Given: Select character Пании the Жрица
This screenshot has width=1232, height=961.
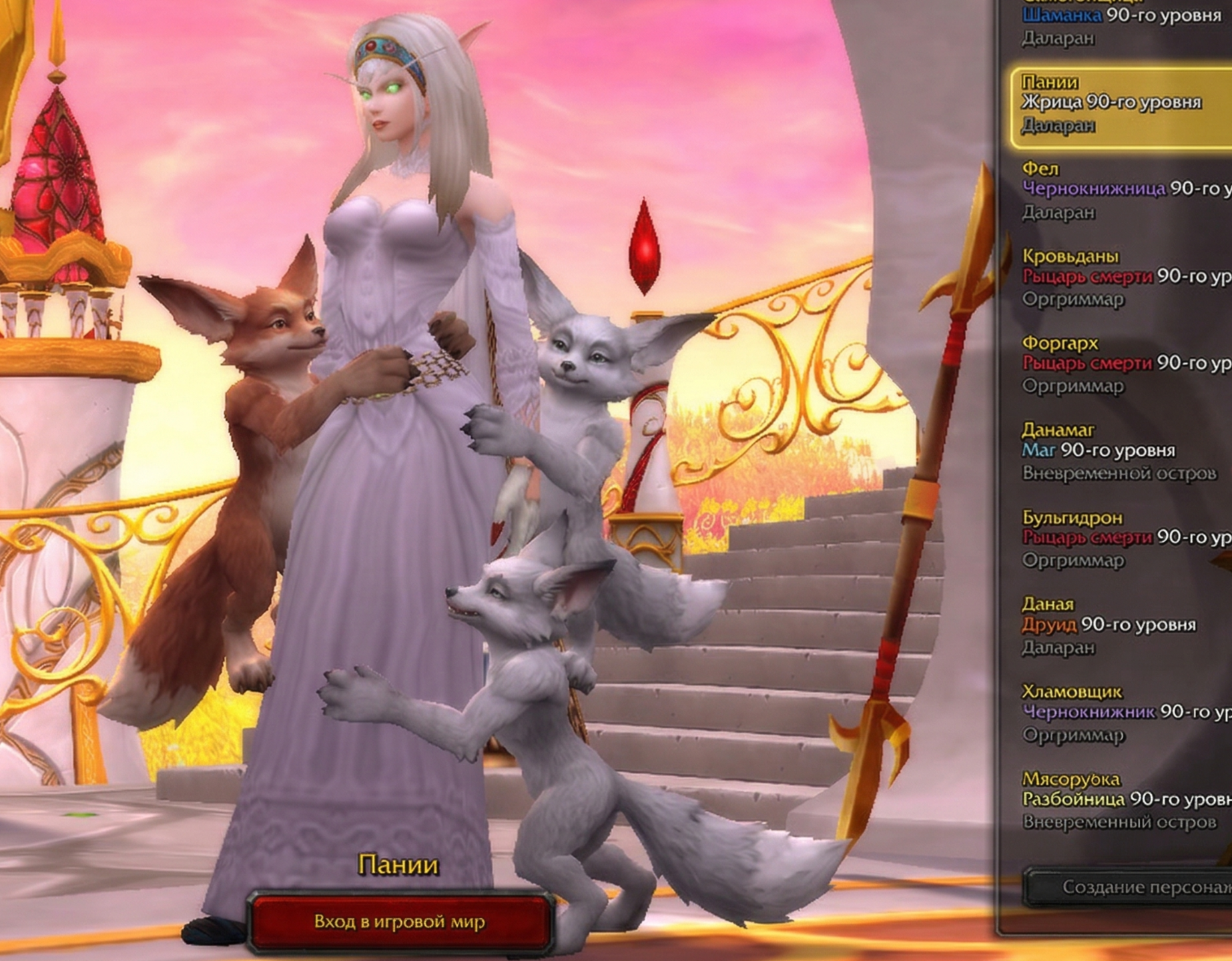Looking at the screenshot, I should click(x=1121, y=103).
